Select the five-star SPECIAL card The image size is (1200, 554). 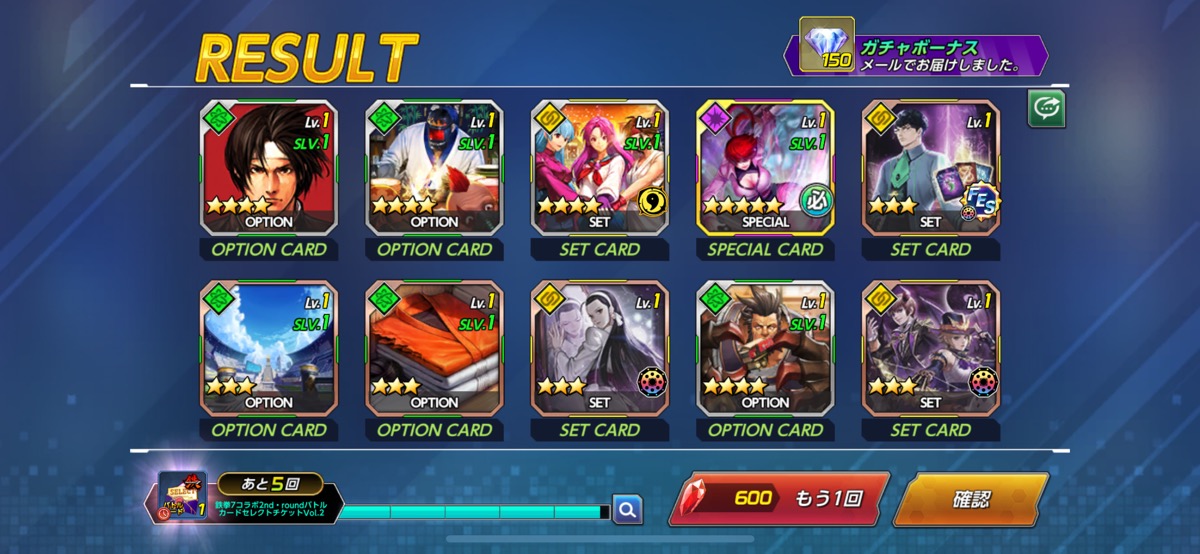(765, 168)
